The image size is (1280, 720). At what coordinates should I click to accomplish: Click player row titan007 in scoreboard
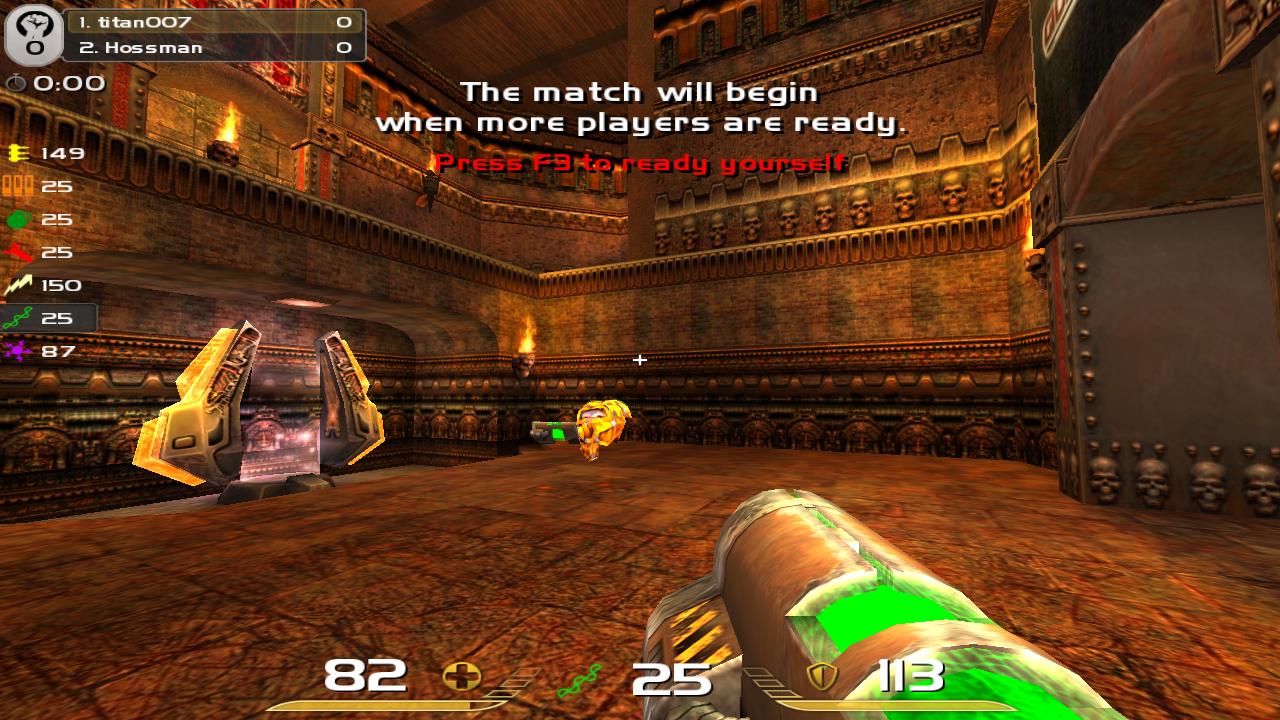coord(214,22)
